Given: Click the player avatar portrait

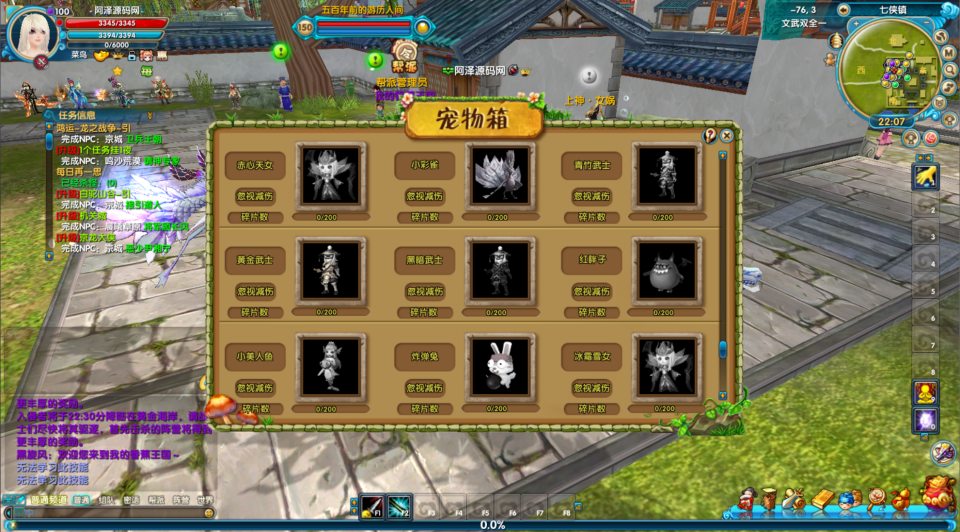Looking at the screenshot, I should [x=32, y=34].
